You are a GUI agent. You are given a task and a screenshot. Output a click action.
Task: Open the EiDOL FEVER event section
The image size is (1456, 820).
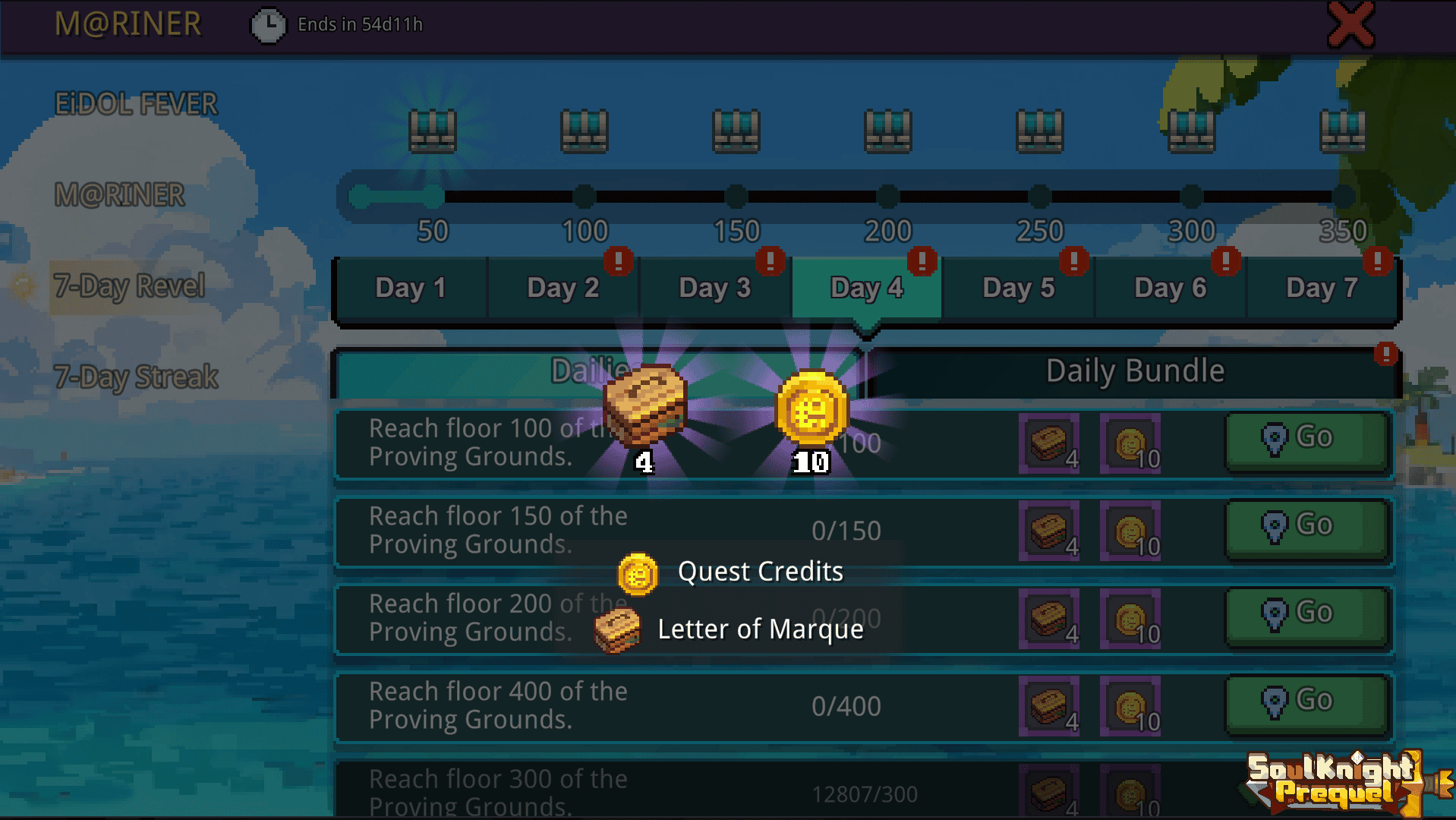pos(136,104)
